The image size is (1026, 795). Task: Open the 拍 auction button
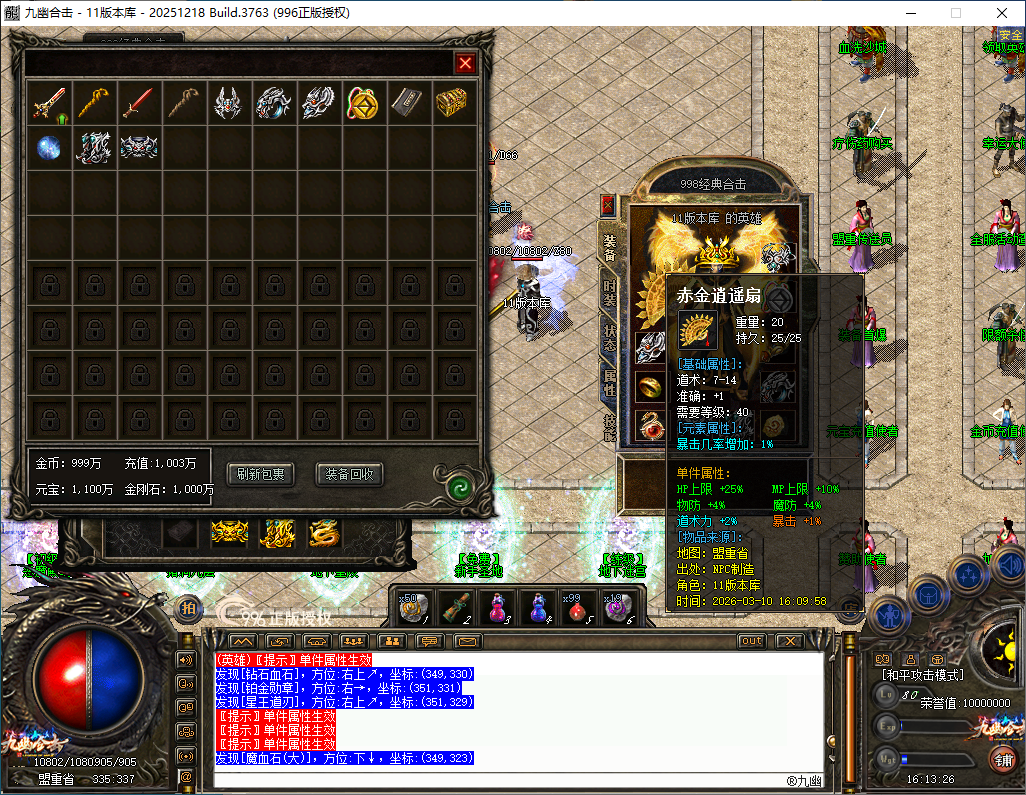pos(188,608)
